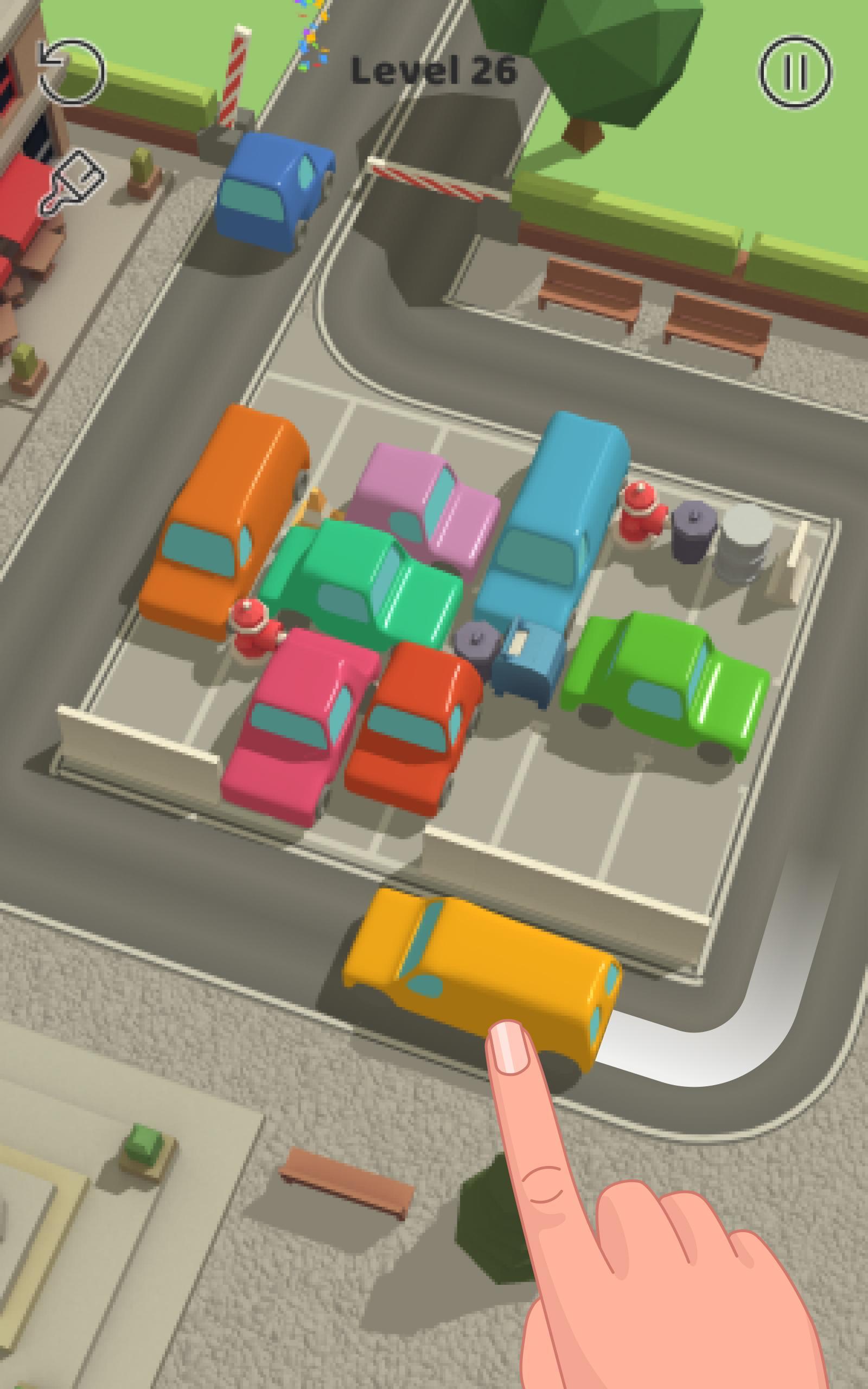Click the restart level icon
The width and height of the screenshot is (868, 1389).
pyautogui.click(x=69, y=70)
